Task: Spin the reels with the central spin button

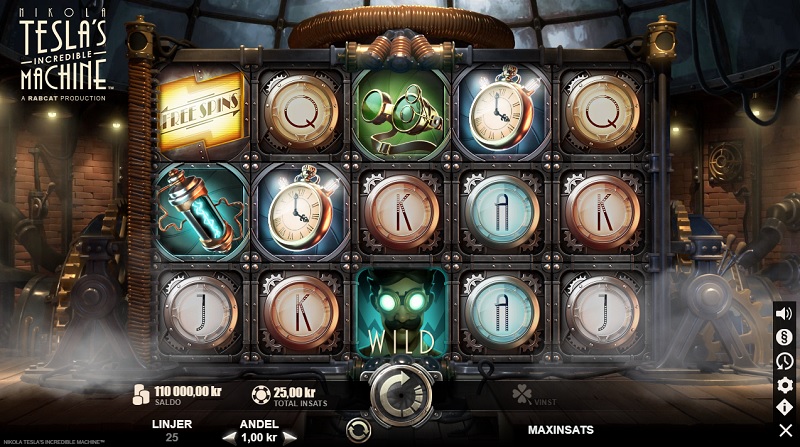Action: [x=400, y=393]
